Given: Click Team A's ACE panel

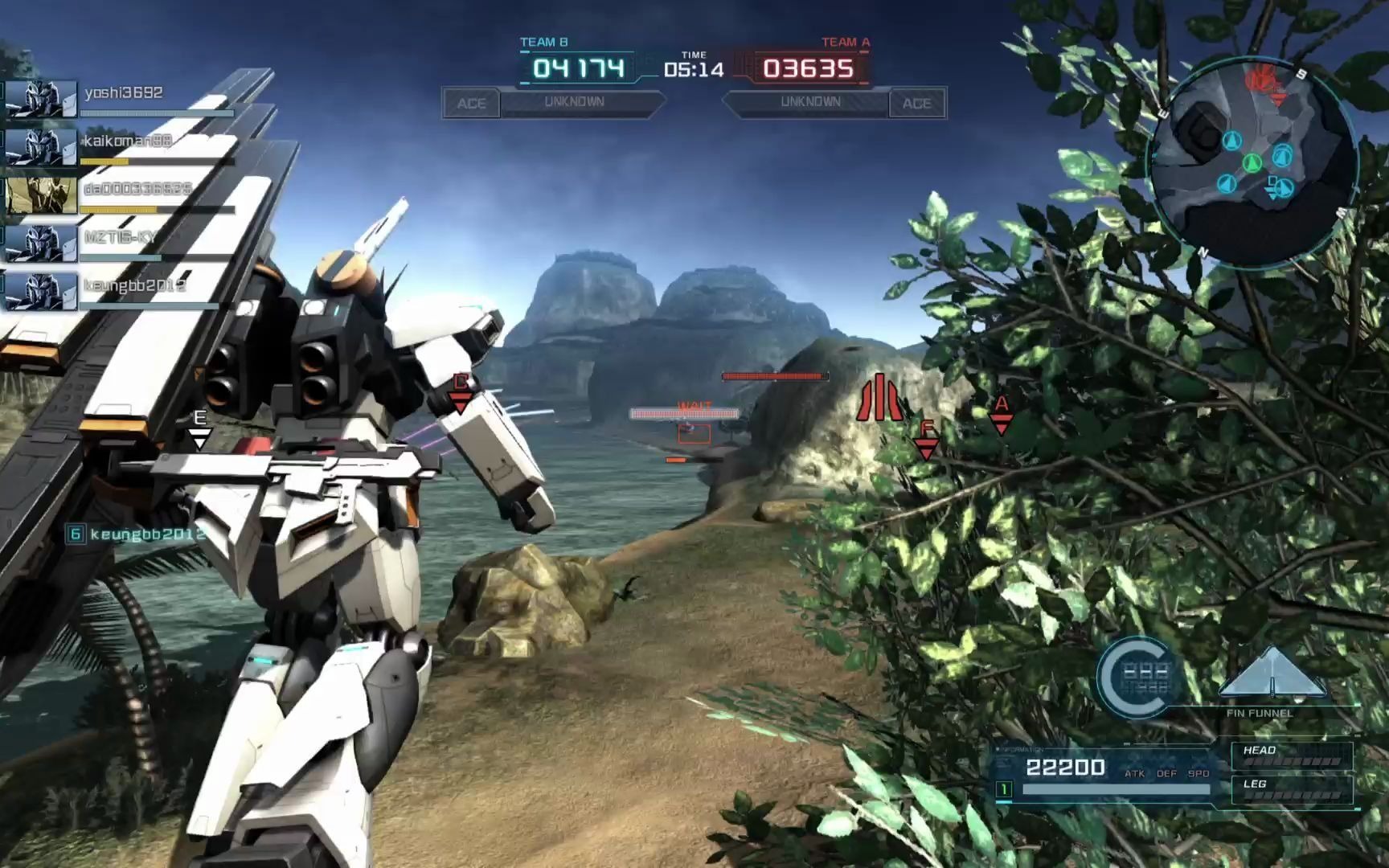Looking at the screenshot, I should coord(916,104).
